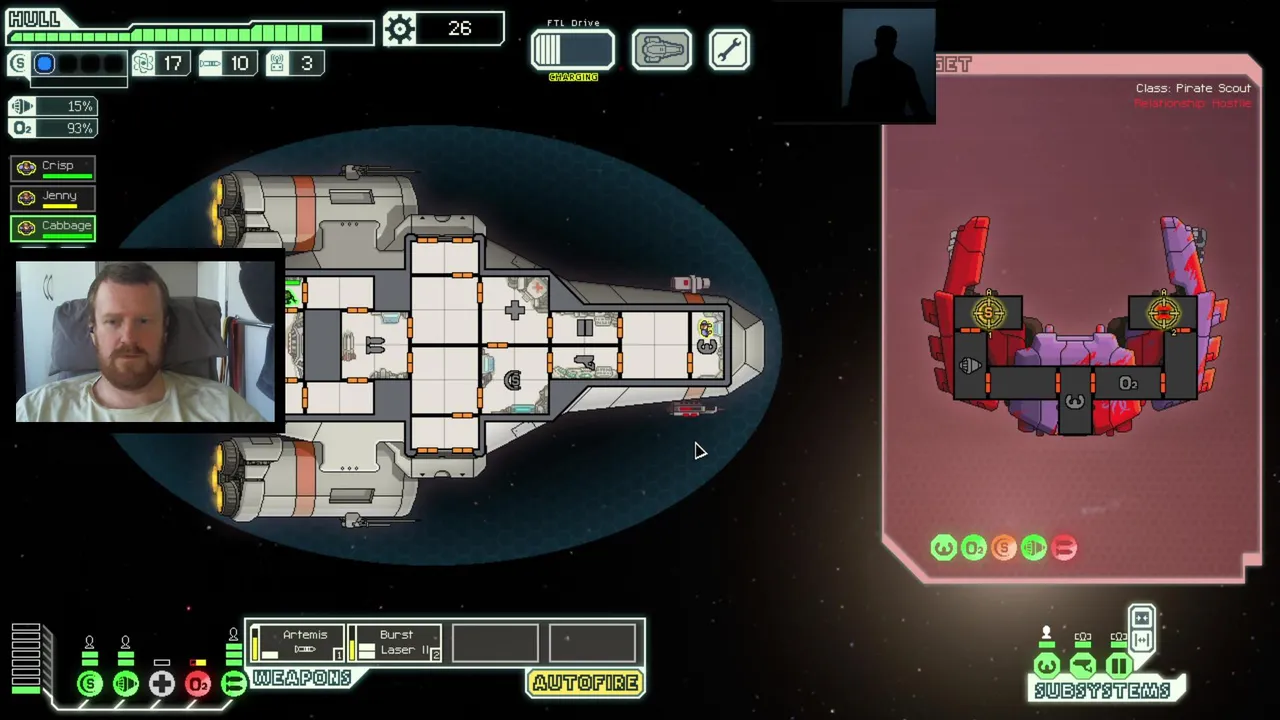Image resolution: width=1280 pixels, height=720 pixels.
Task: Click the weapons system power icon
Action: [x=233, y=684]
